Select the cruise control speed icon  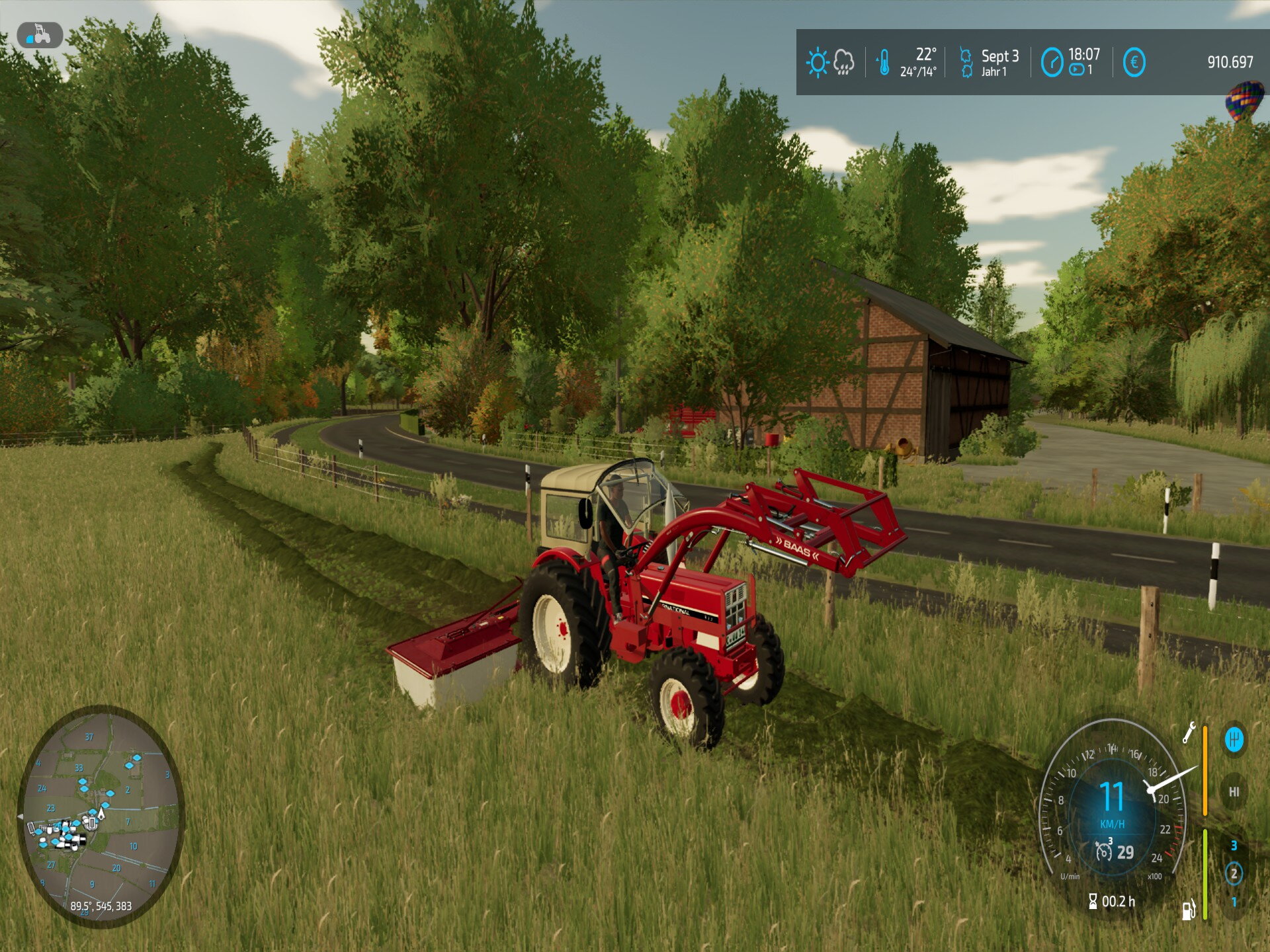click(x=1103, y=851)
